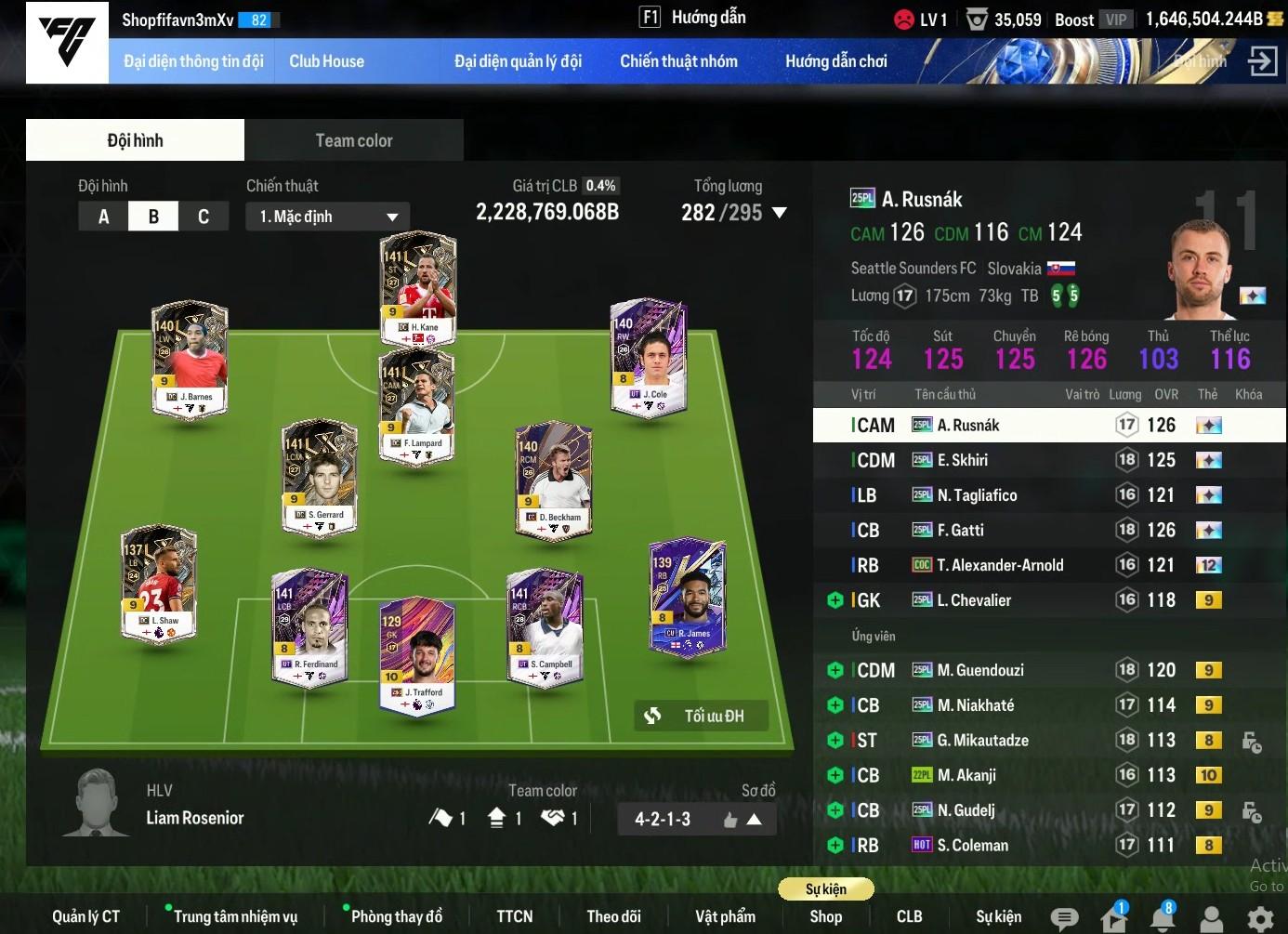Open the Shop from bottom bar
Screen dimensions: 1288x934
pyautogui.click(x=825, y=916)
